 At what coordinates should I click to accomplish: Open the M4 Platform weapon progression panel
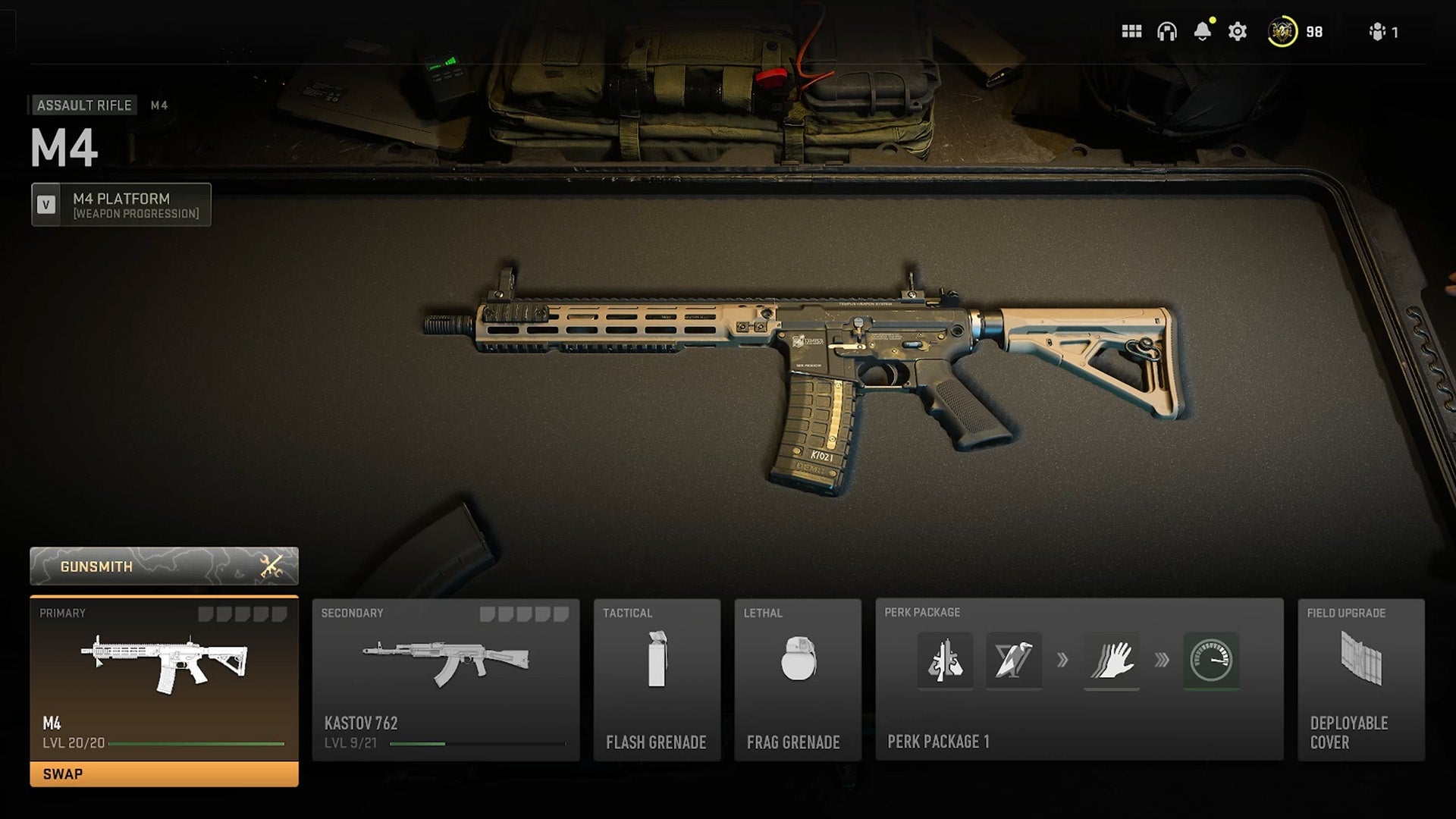pyautogui.click(x=120, y=203)
